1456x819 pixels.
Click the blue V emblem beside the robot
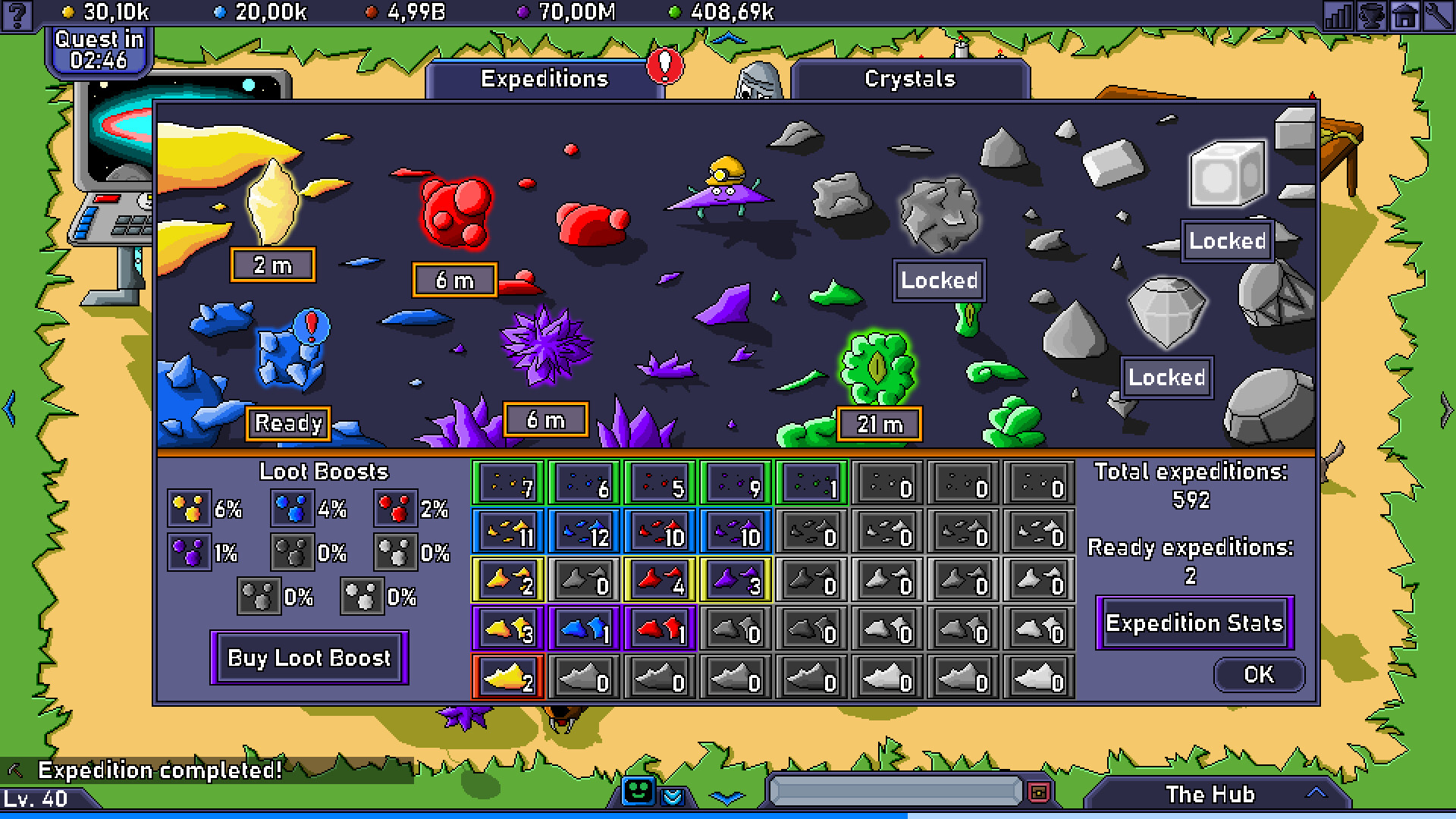[673, 797]
